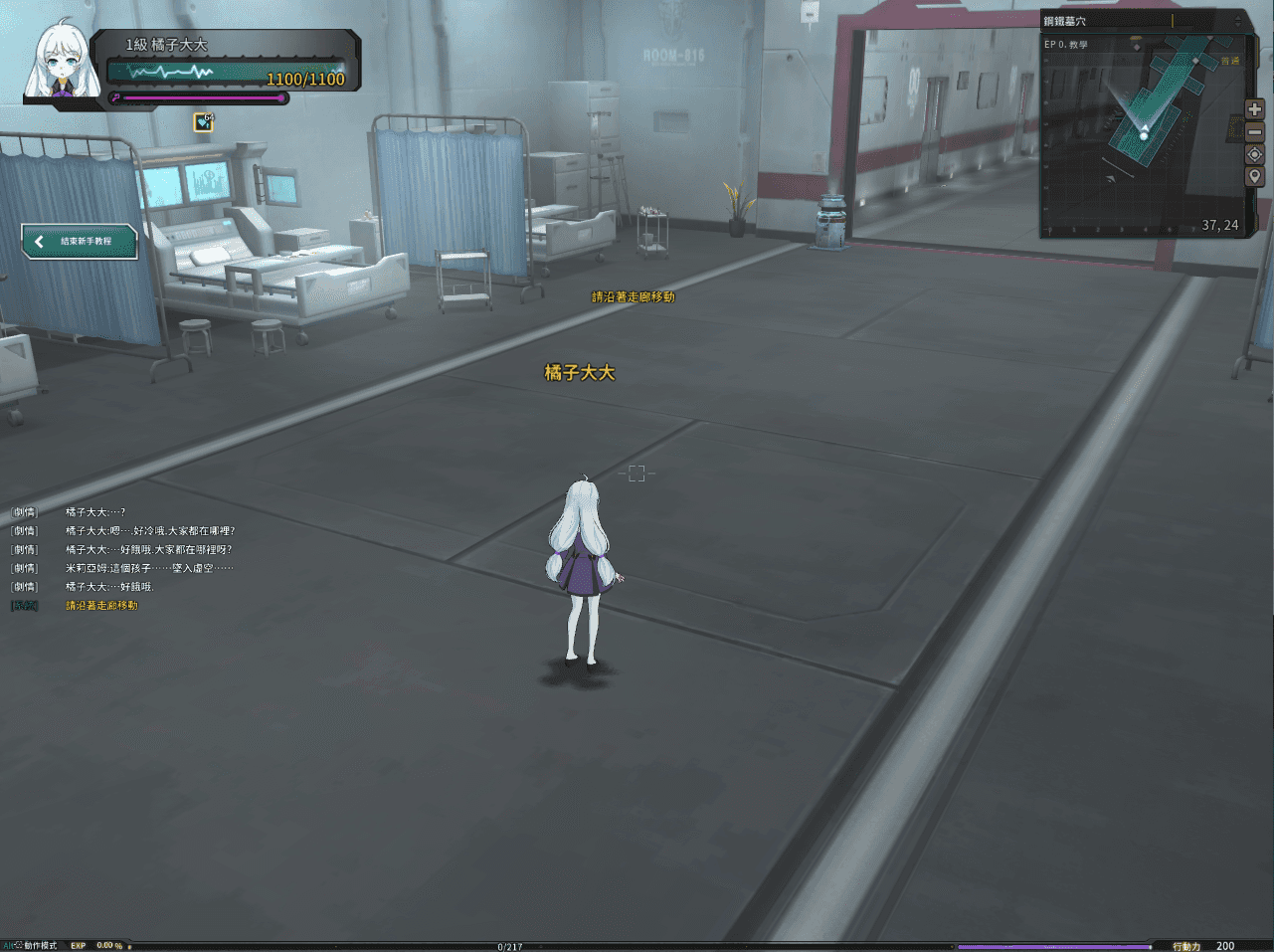The height and width of the screenshot is (952, 1274).
Task: Select the white-haired character portrait
Action: 65,65
